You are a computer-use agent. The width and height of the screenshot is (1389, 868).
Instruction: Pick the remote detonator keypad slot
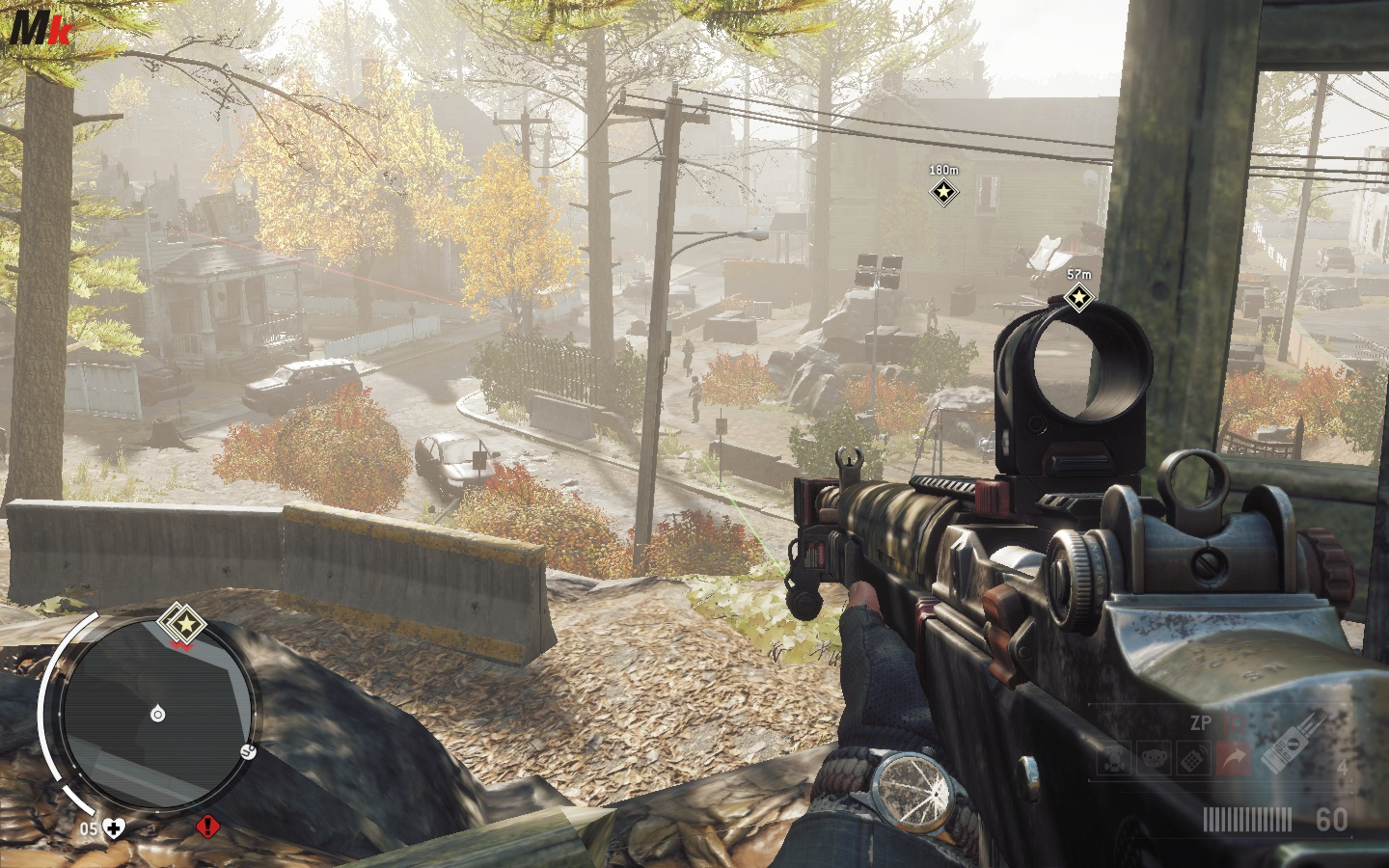pos(1193,759)
